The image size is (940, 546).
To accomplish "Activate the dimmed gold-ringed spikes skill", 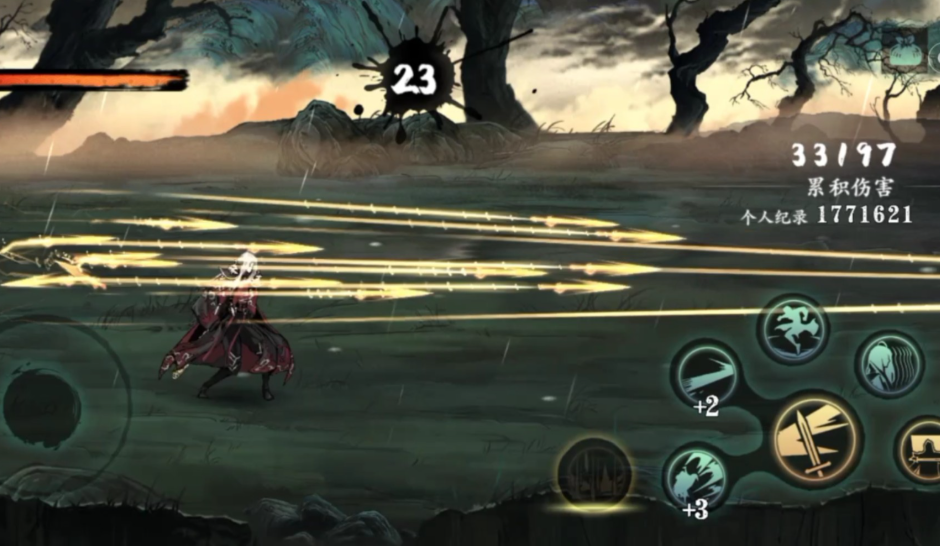I will [x=595, y=473].
